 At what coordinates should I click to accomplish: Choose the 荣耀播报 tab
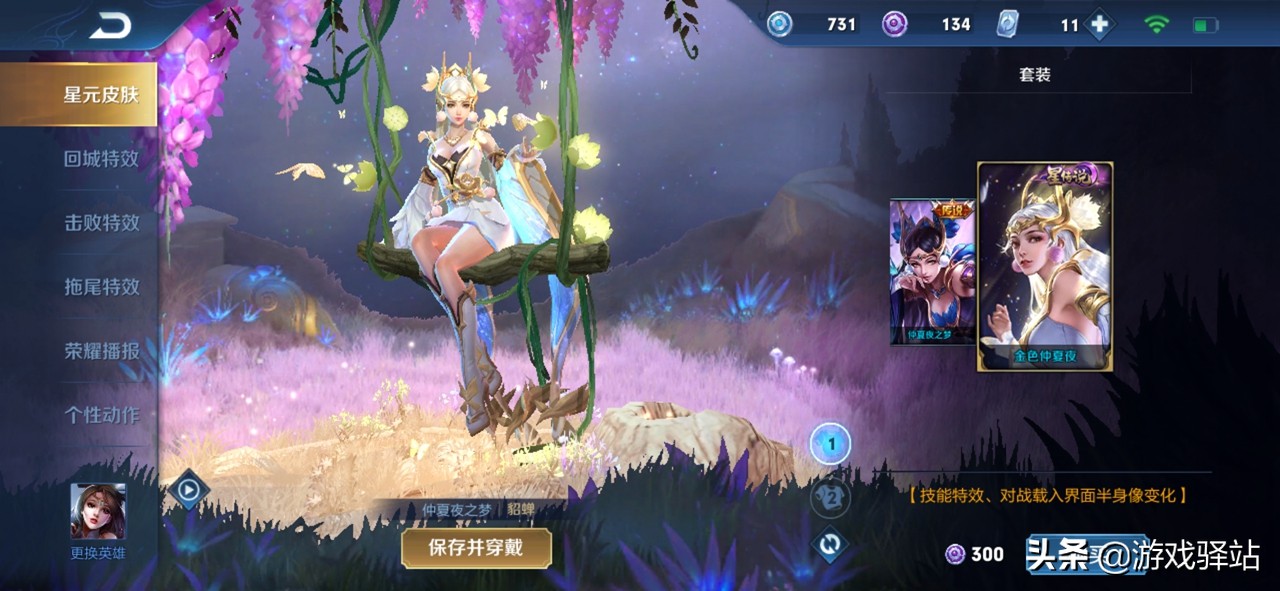[x=100, y=351]
